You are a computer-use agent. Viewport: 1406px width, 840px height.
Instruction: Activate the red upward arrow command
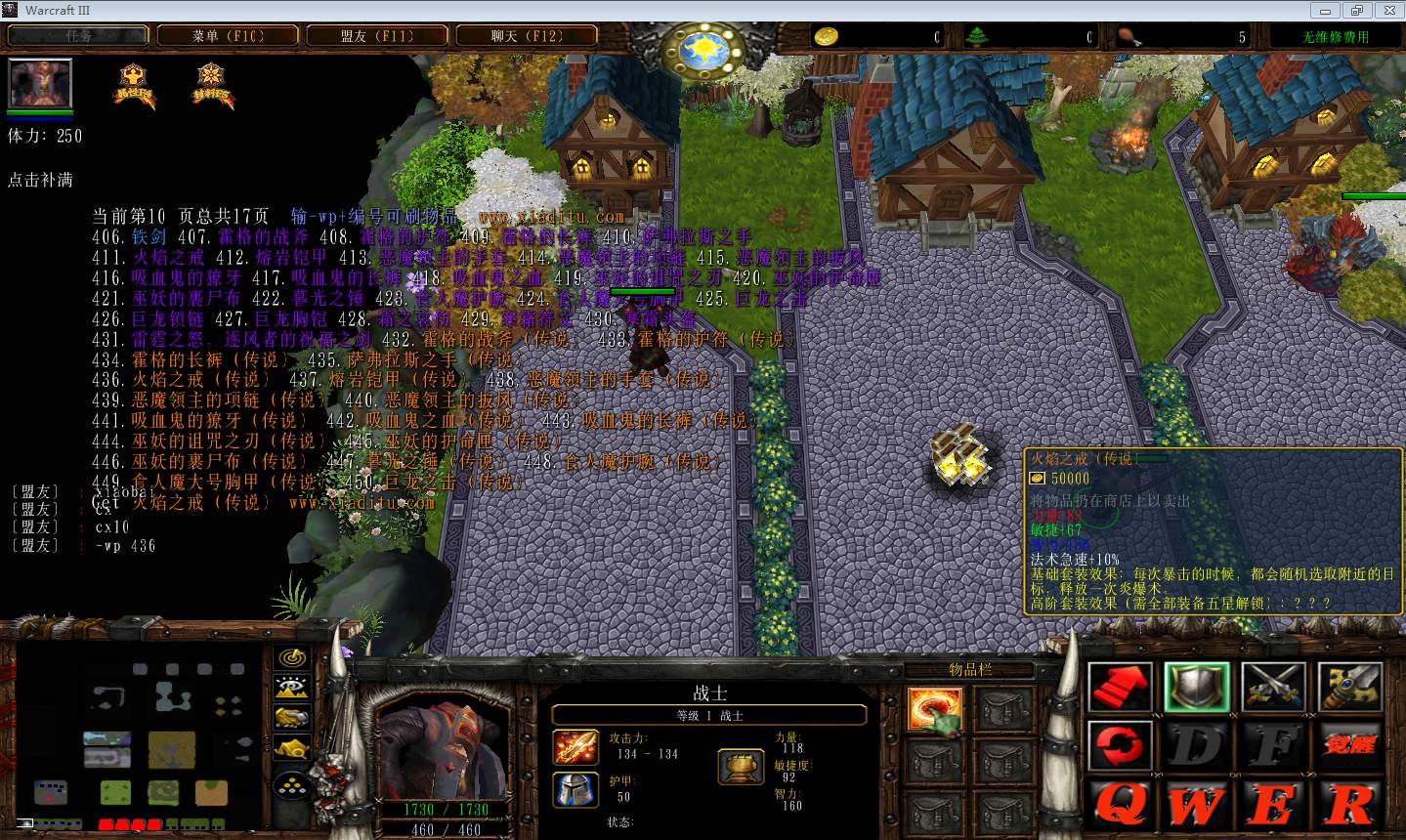pyautogui.click(x=1120, y=688)
